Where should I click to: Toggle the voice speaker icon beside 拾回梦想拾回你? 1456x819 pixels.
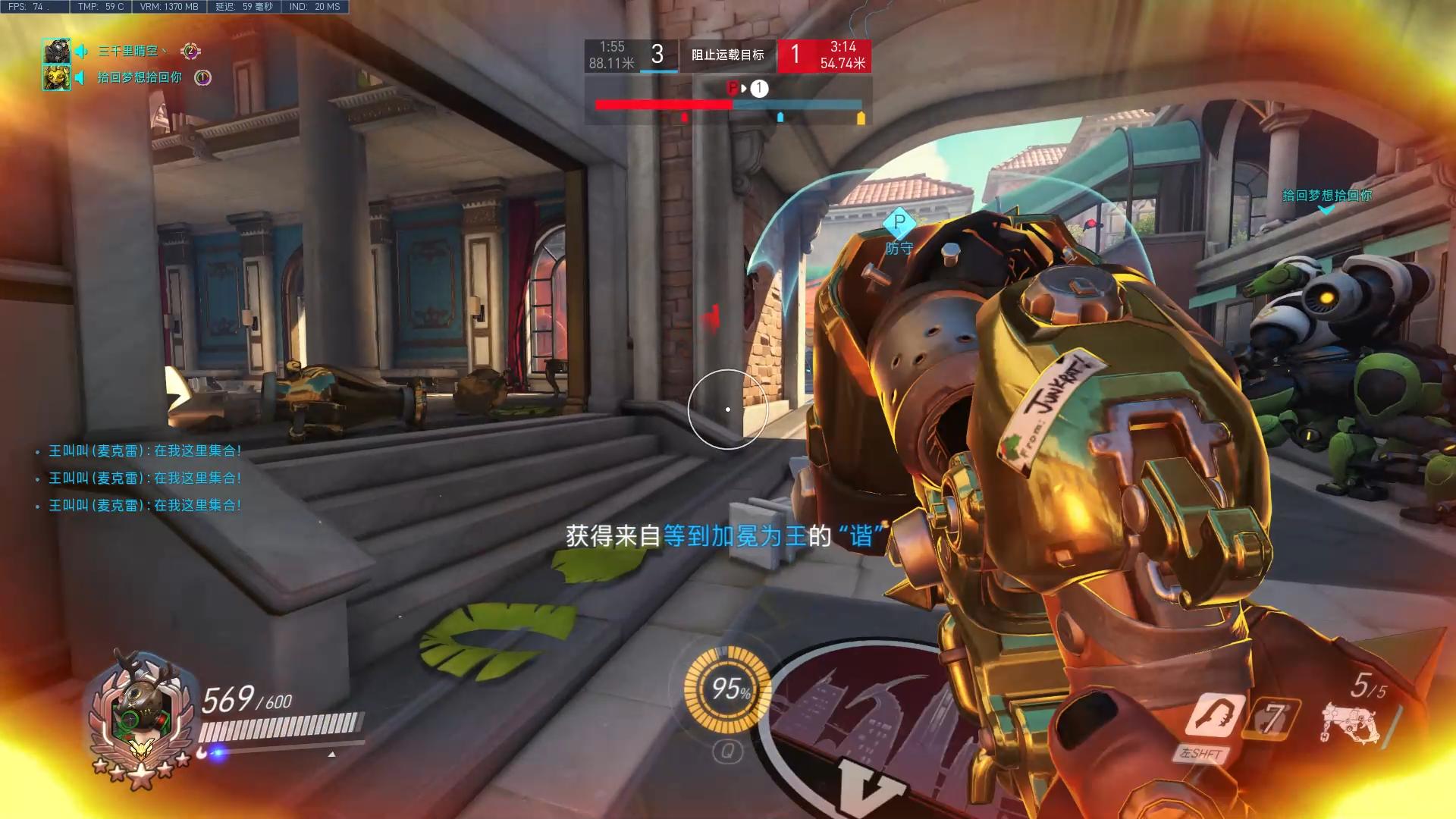pyautogui.click(x=82, y=77)
